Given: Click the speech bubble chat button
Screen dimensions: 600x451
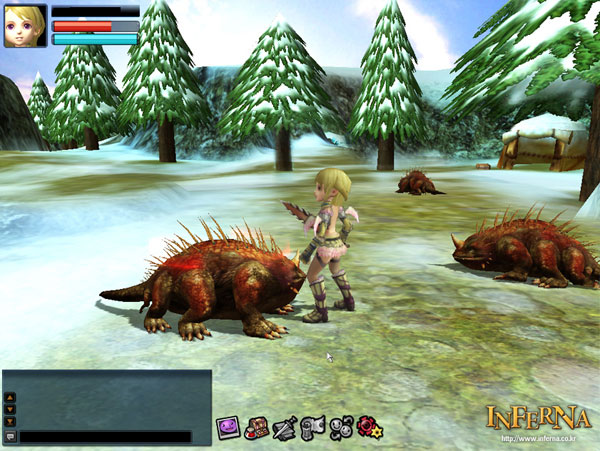Looking at the screenshot, I should (x=10, y=437).
